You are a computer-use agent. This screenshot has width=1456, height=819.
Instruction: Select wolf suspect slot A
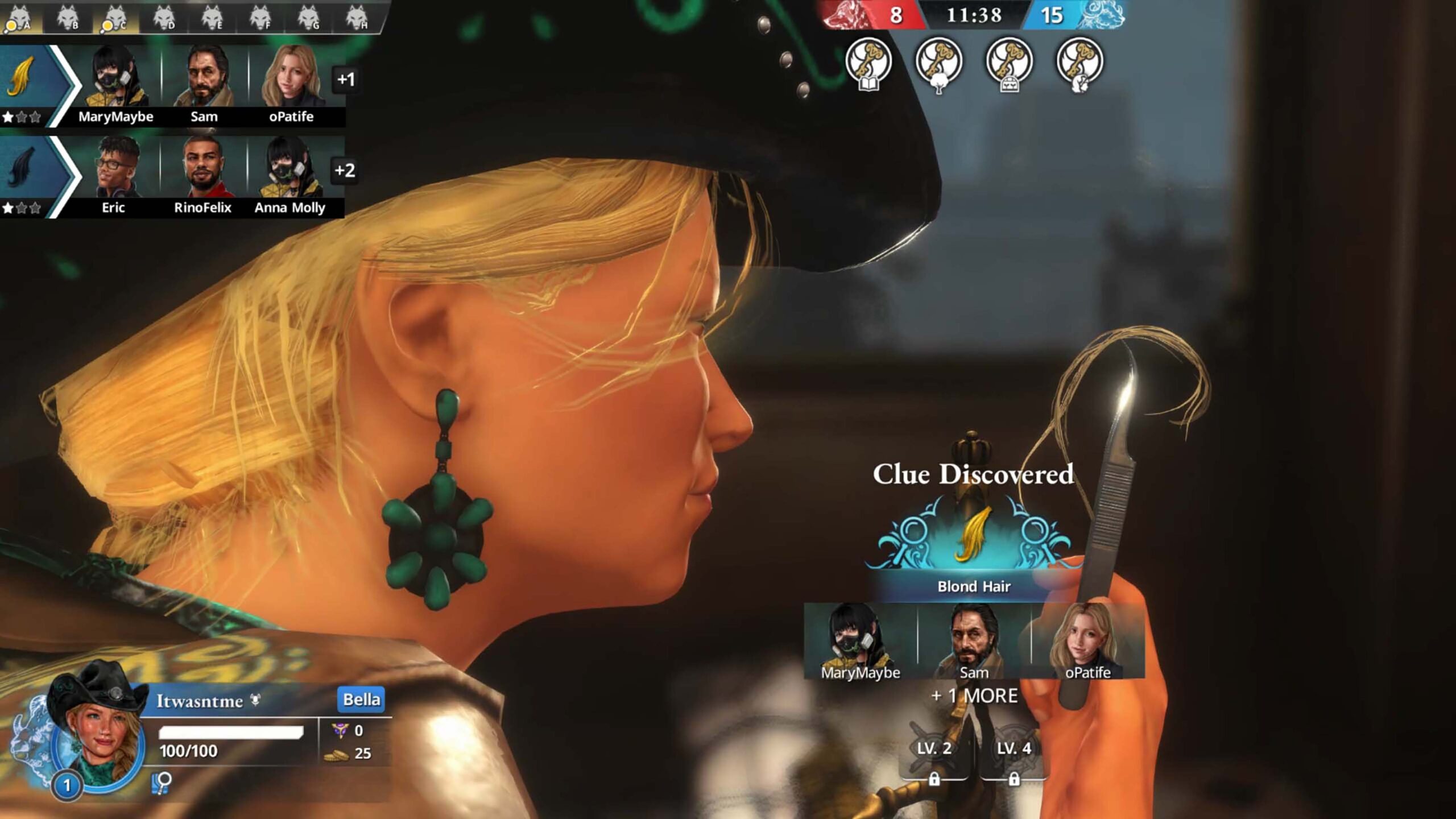[x=18, y=18]
